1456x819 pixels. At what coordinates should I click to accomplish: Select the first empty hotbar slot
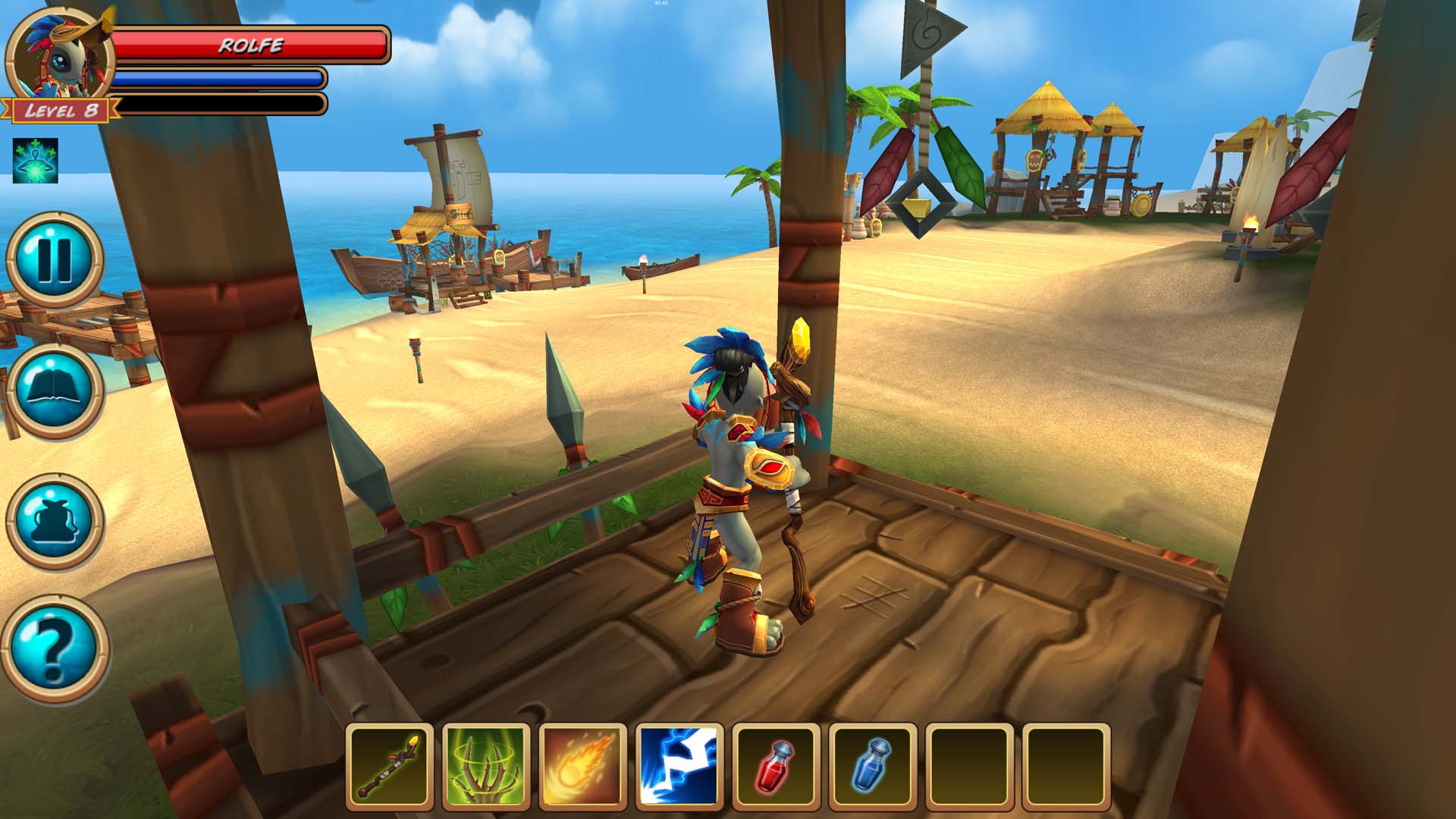pyautogui.click(x=968, y=768)
